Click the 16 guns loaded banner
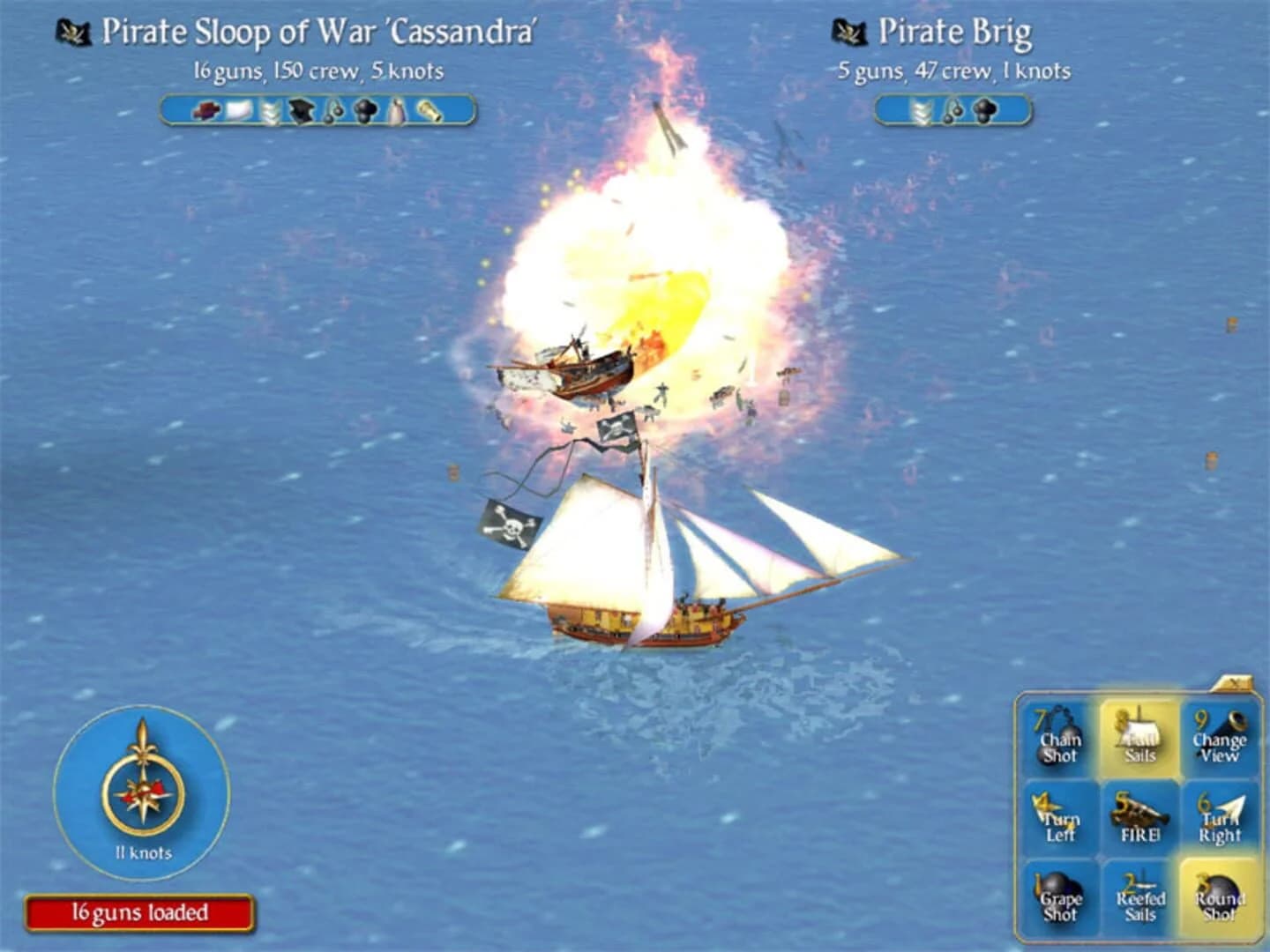The width and height of the screenshot is (1270, 952). [x=137, y=913]
